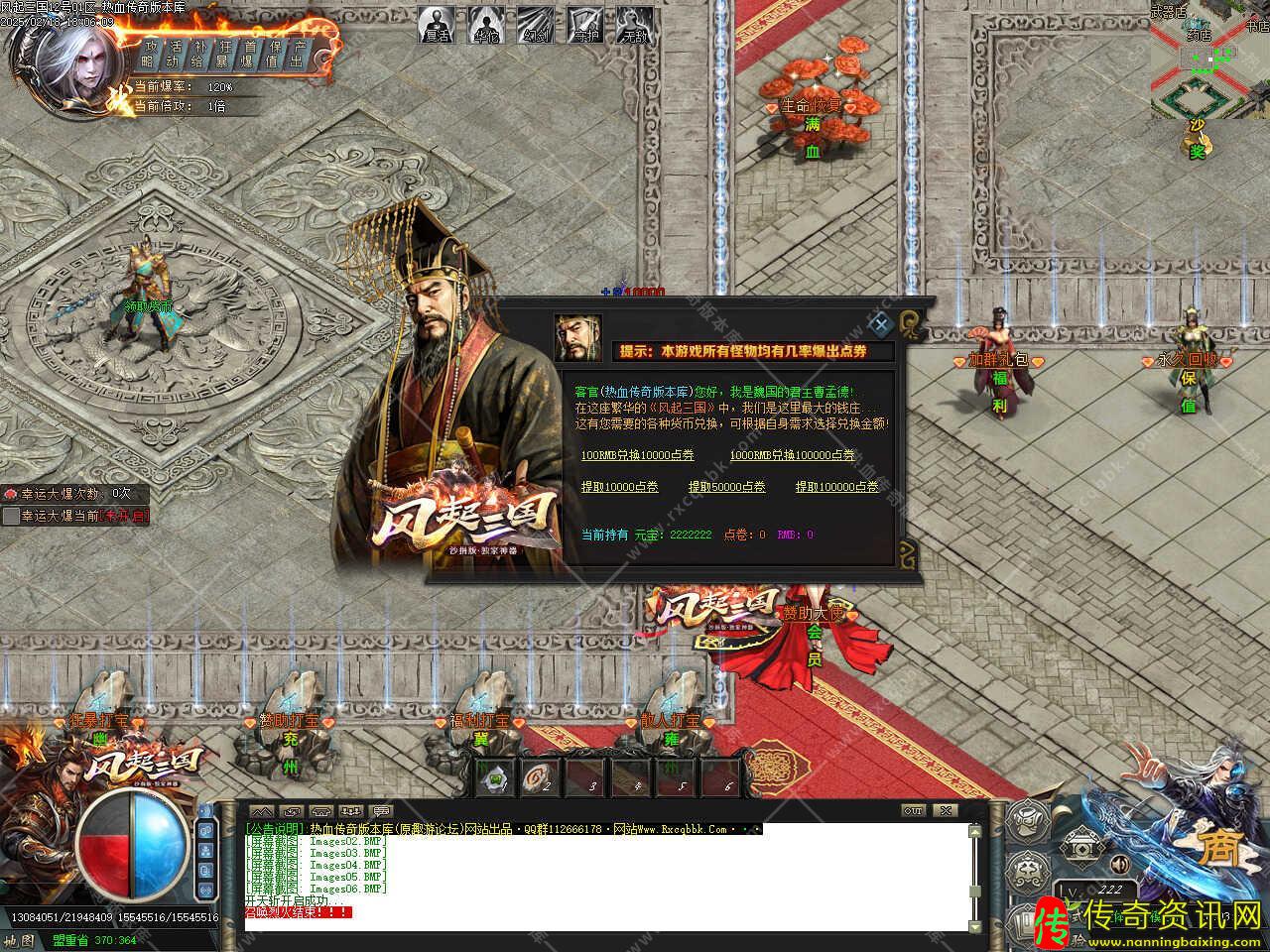Screen dimensions: 1270x952
Task: Click the 100RMB兑换10000点券 exchange link
Action: [x=636, y=456]
